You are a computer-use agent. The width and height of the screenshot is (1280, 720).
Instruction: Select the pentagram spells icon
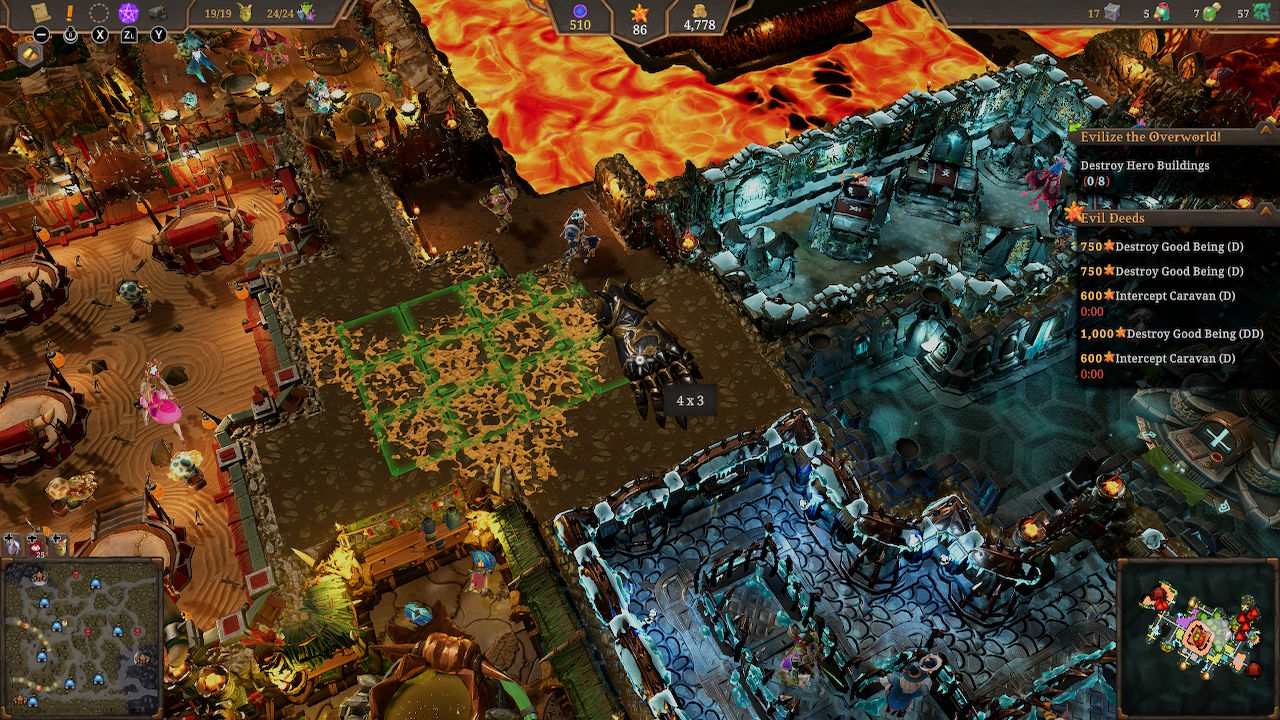(x=130, y=13)
